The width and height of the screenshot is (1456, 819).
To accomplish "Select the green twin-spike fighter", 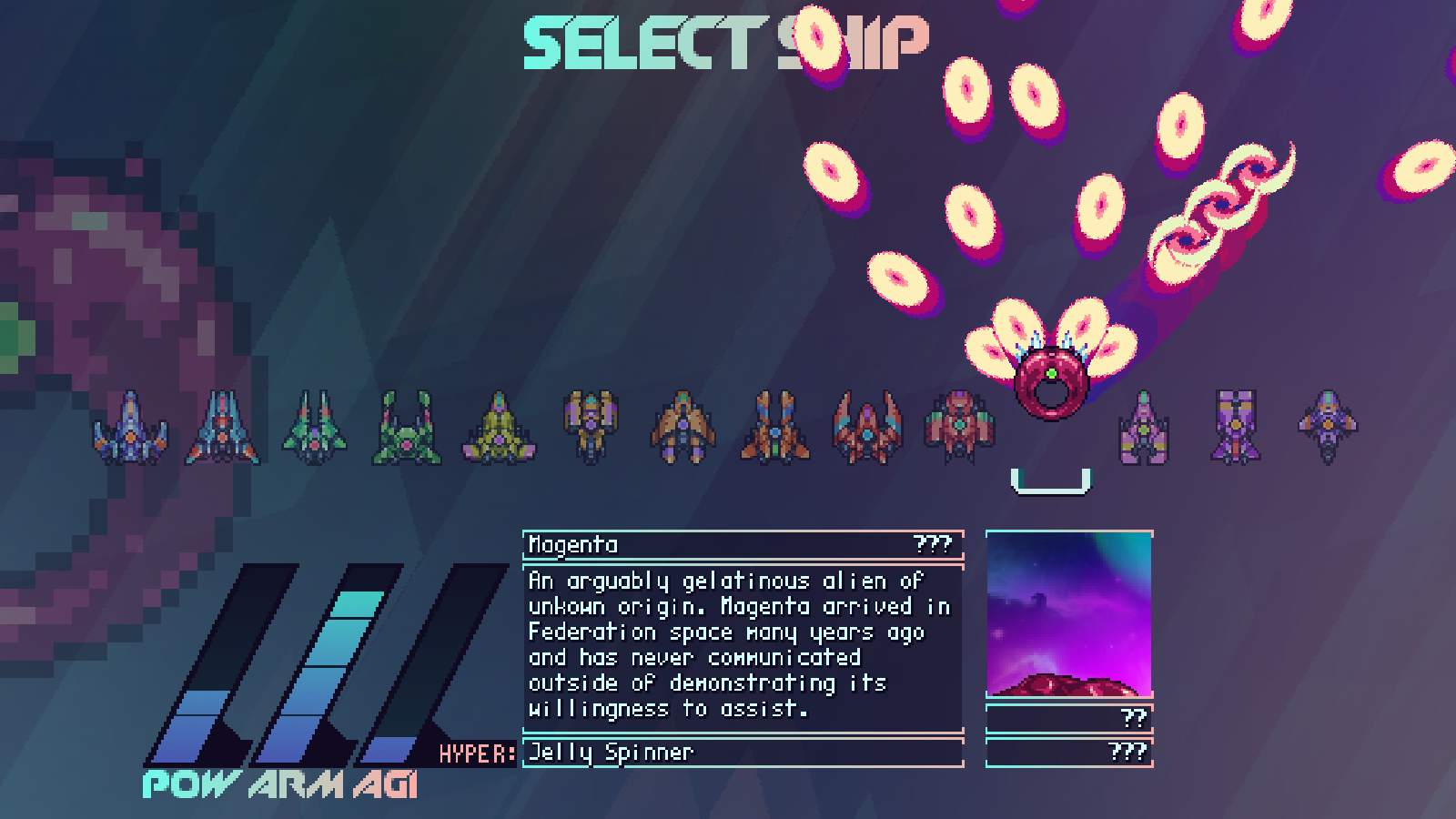I will click(314, 428).
